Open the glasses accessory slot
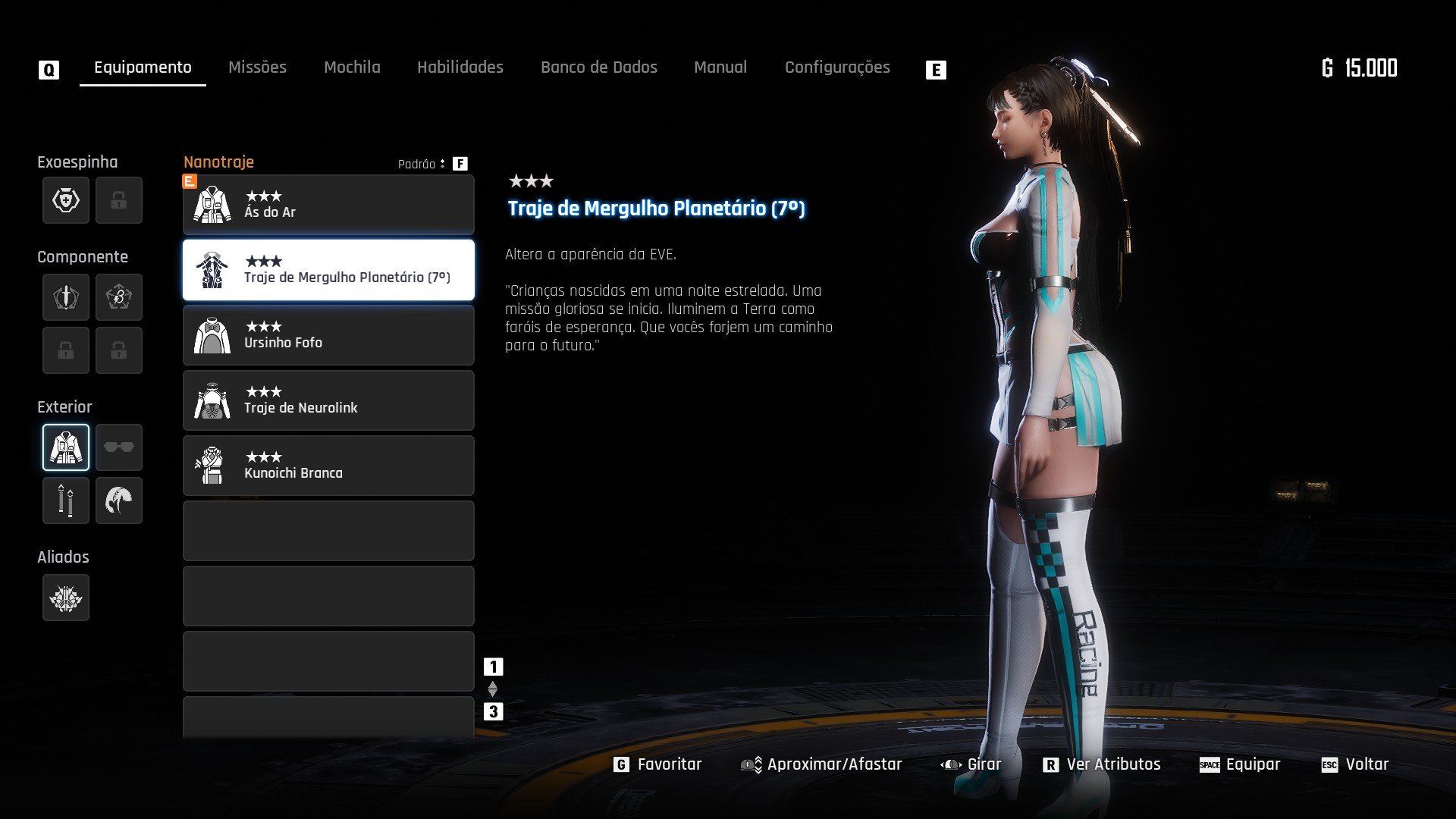The height and width of the screenshot is (819, 1456). (119, 447)
